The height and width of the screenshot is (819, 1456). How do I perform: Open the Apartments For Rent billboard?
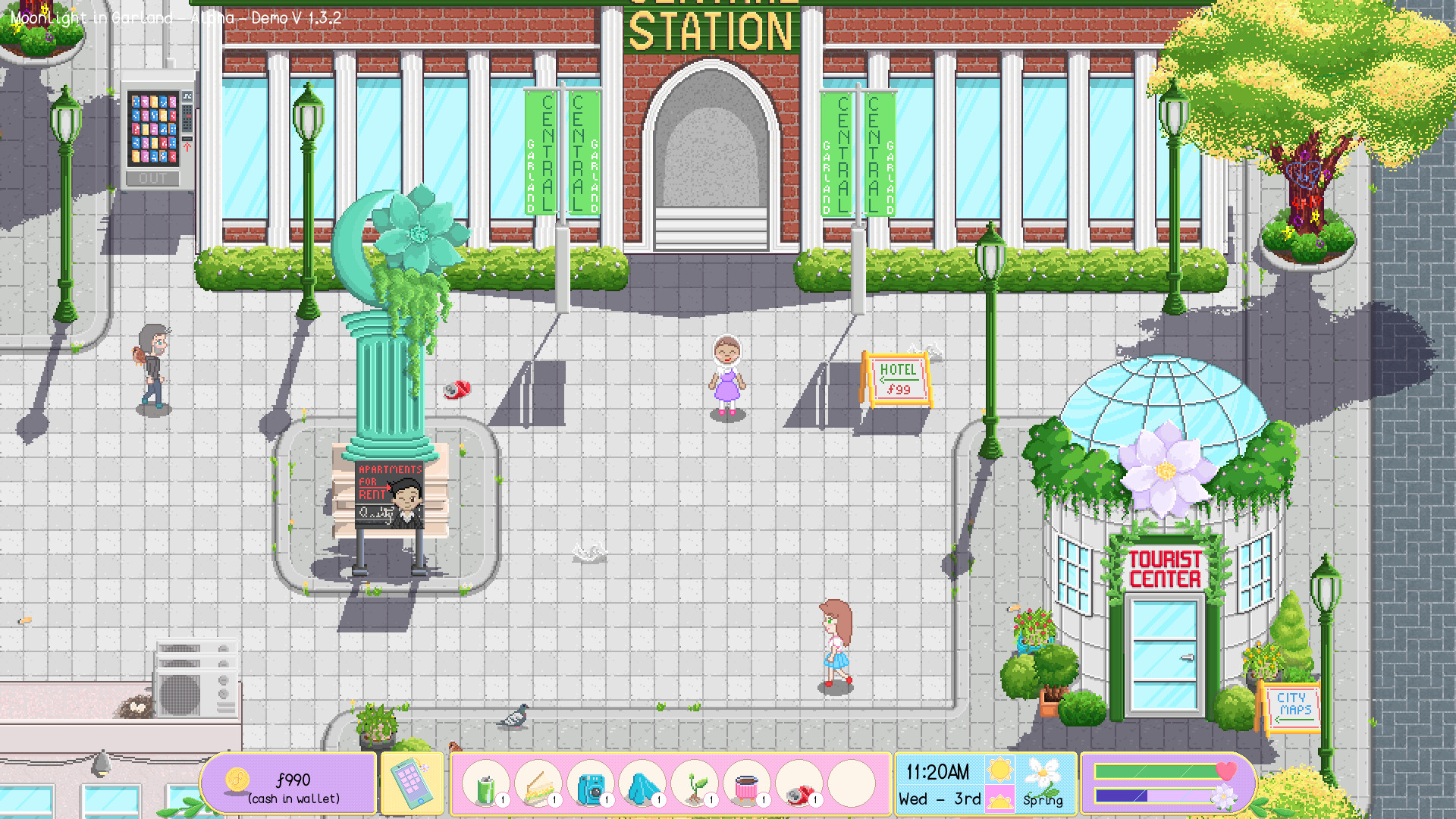389,493
